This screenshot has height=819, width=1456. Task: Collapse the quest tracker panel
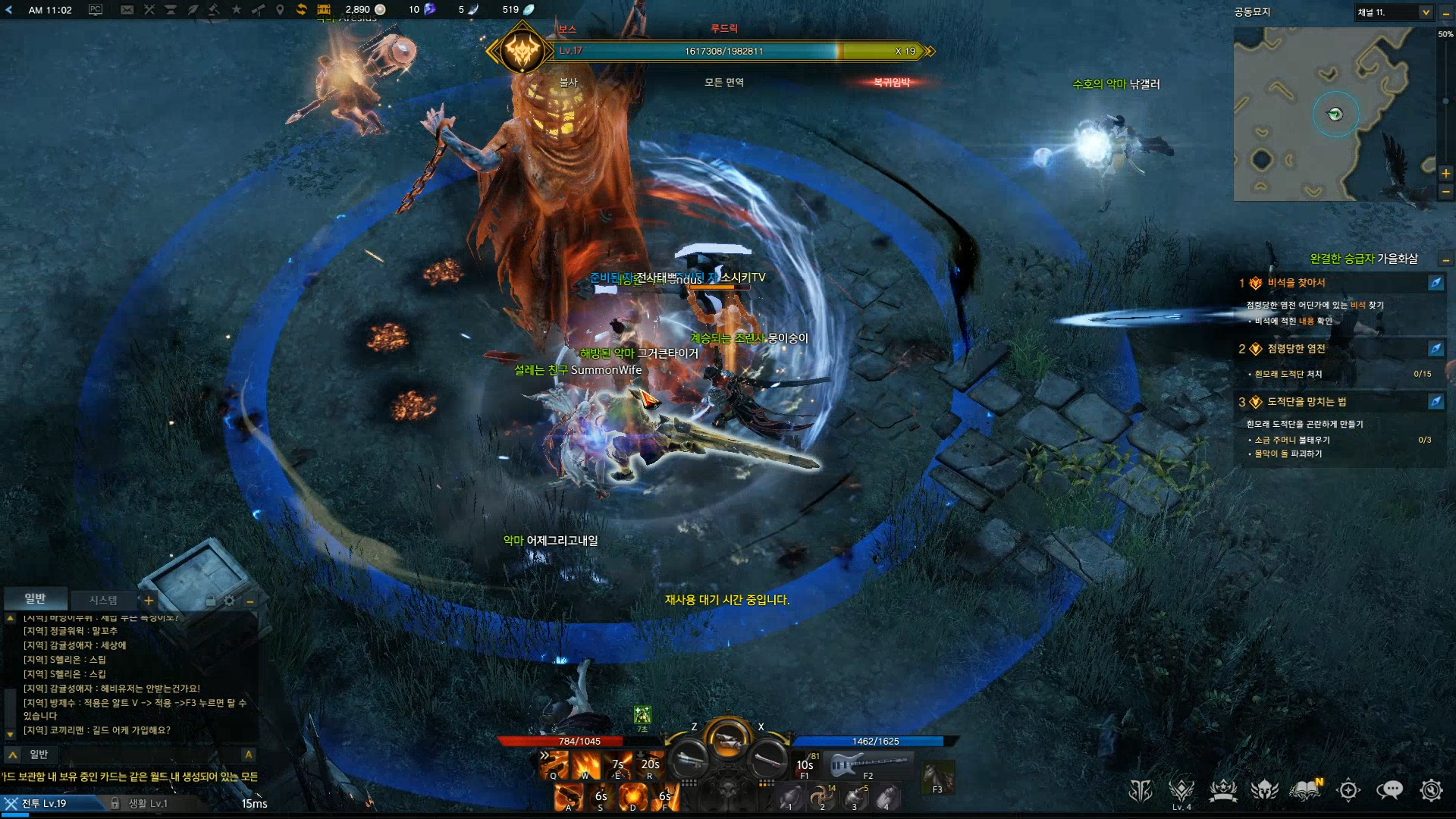[1445, 260]
